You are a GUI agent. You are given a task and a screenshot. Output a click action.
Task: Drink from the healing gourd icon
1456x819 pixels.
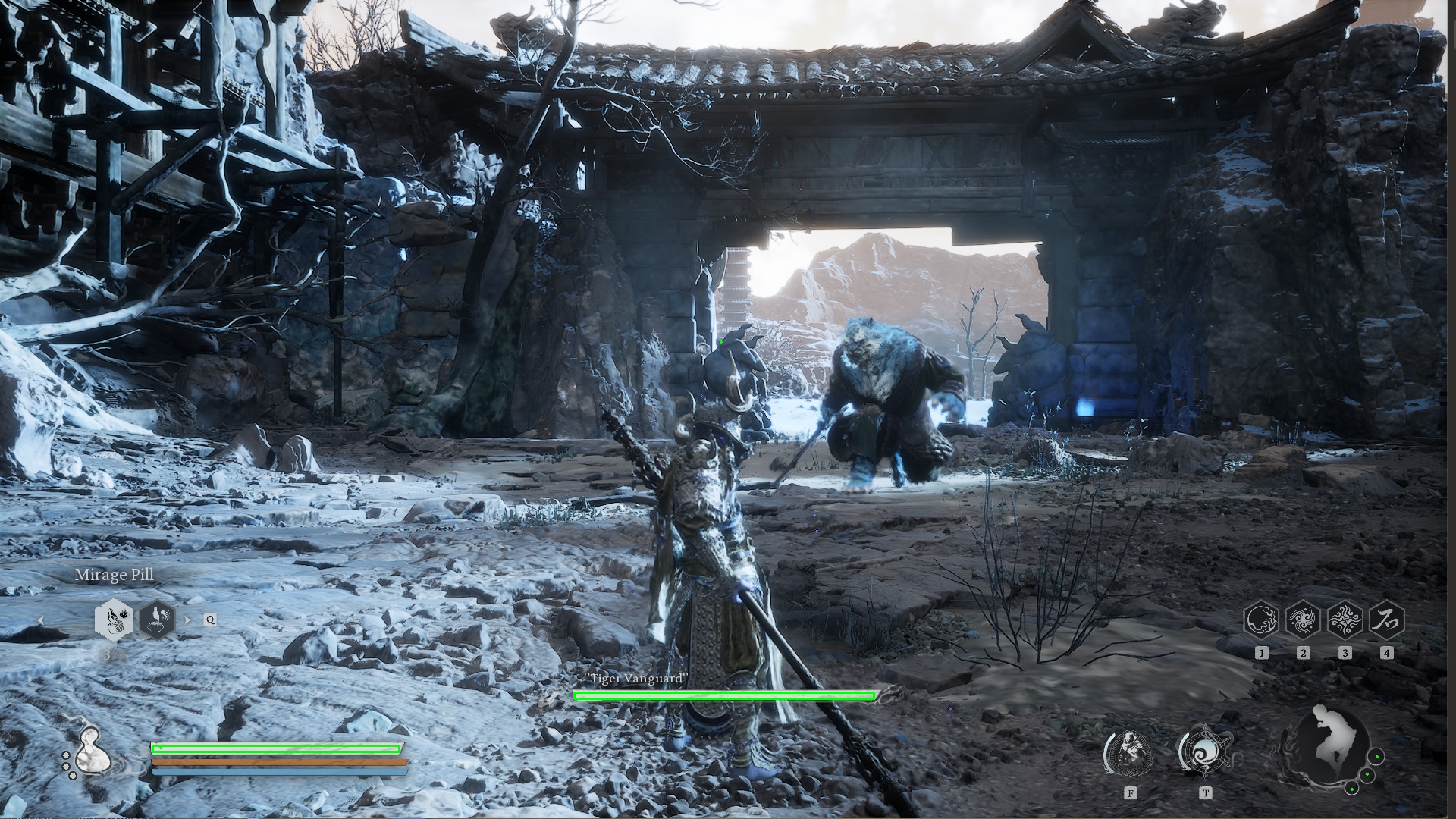(93, 748)
